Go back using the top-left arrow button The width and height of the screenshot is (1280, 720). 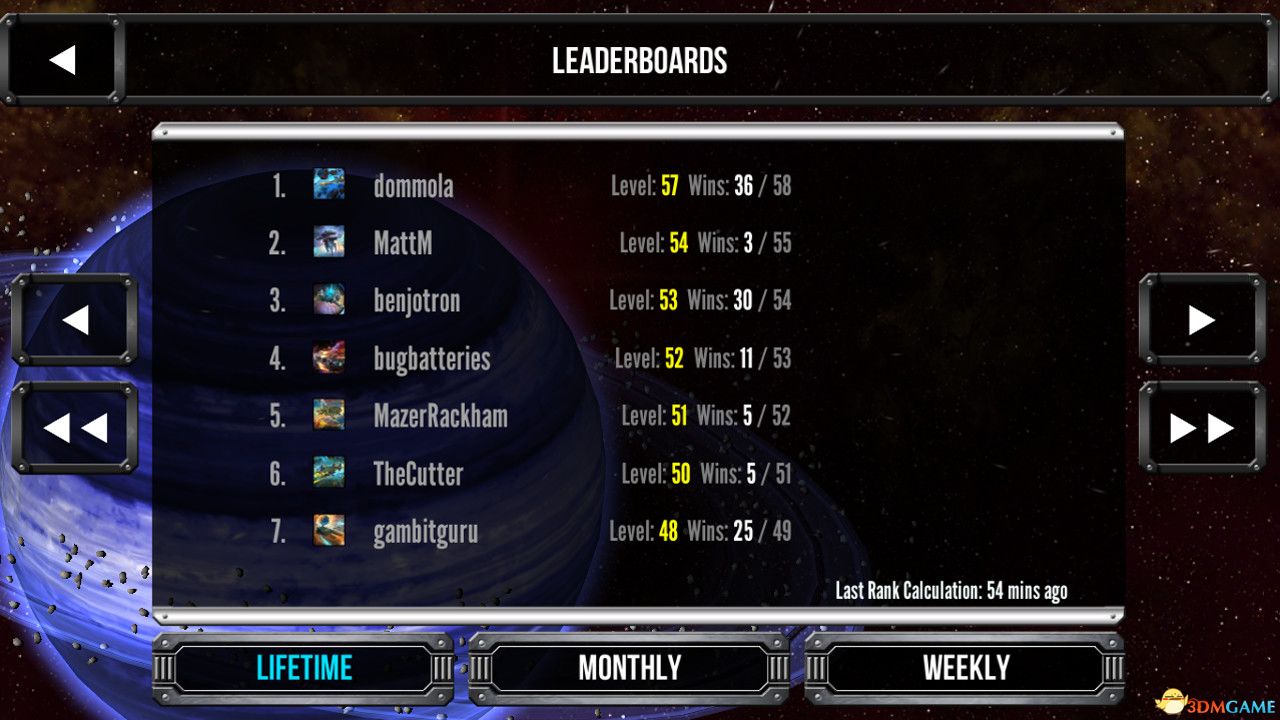pyautogui.click(x=64, y=58)
